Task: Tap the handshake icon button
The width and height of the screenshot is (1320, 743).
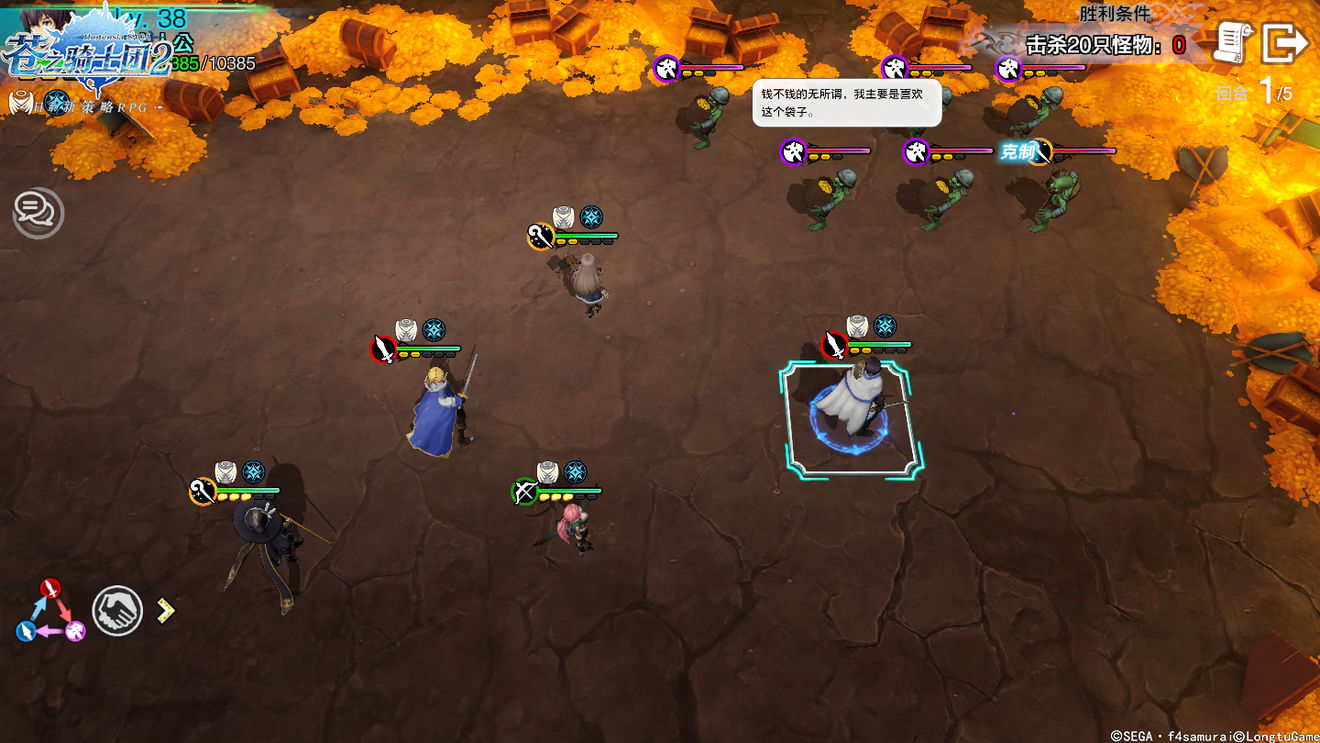Action: click(x=117, y=610)
